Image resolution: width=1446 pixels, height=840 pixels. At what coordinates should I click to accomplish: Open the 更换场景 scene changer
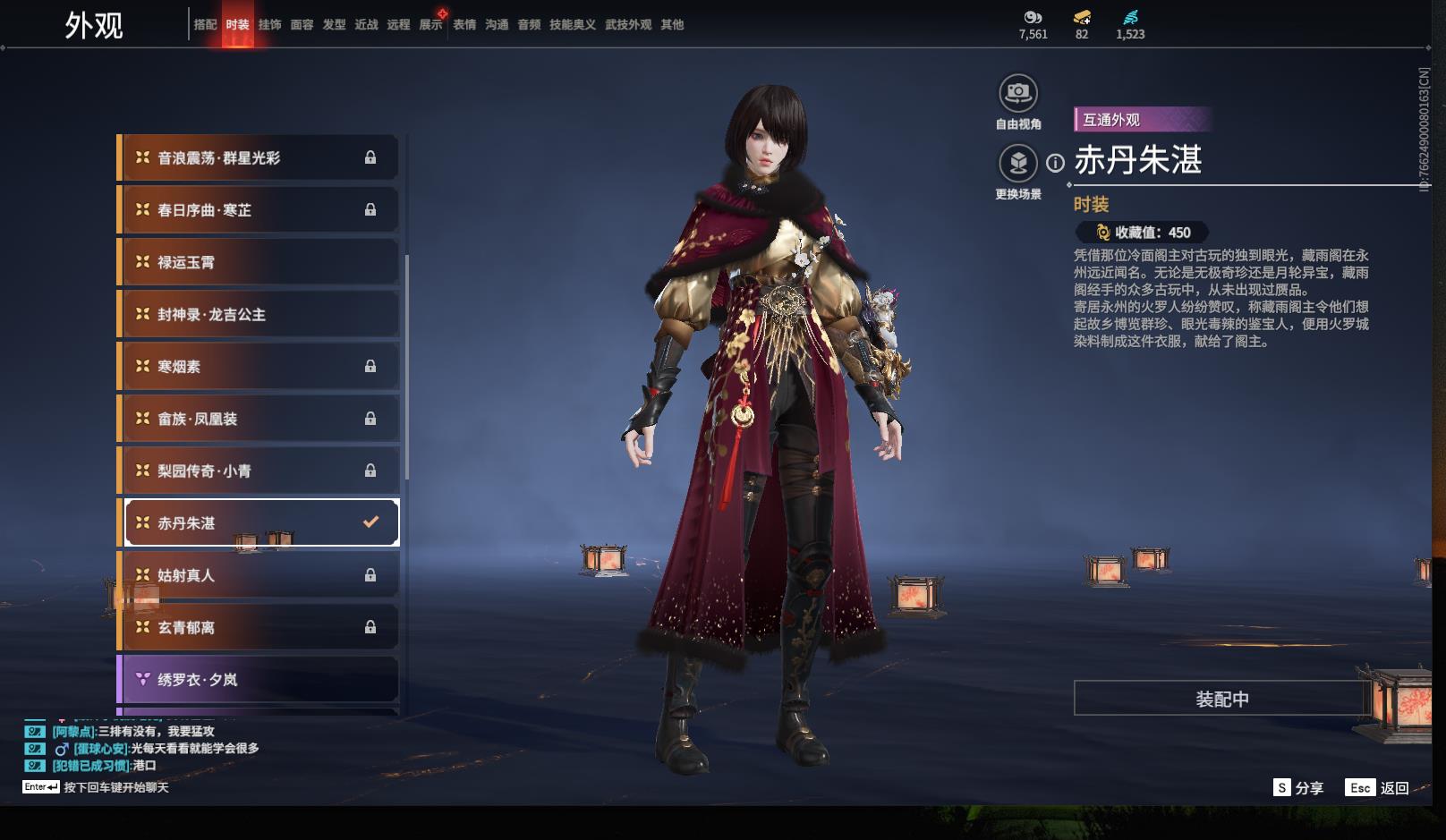1018,164
